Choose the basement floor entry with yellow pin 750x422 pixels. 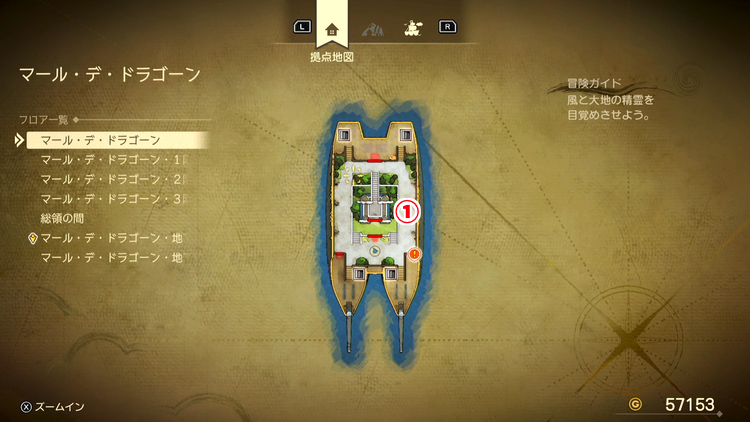pyautogui.click(x=111, y=238)
